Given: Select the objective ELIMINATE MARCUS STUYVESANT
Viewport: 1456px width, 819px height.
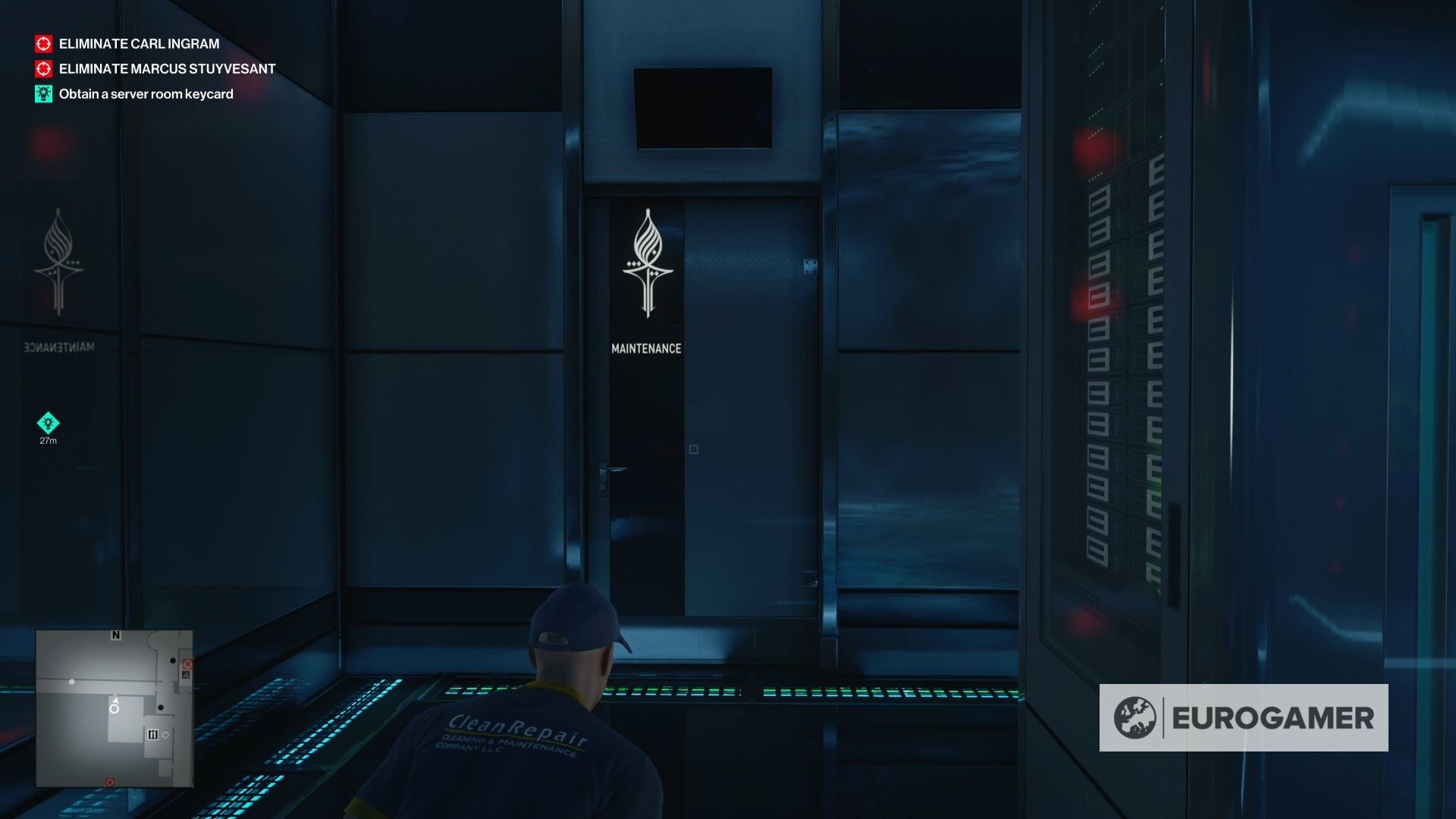Looking at the screenshot, I should pos(166,69).
